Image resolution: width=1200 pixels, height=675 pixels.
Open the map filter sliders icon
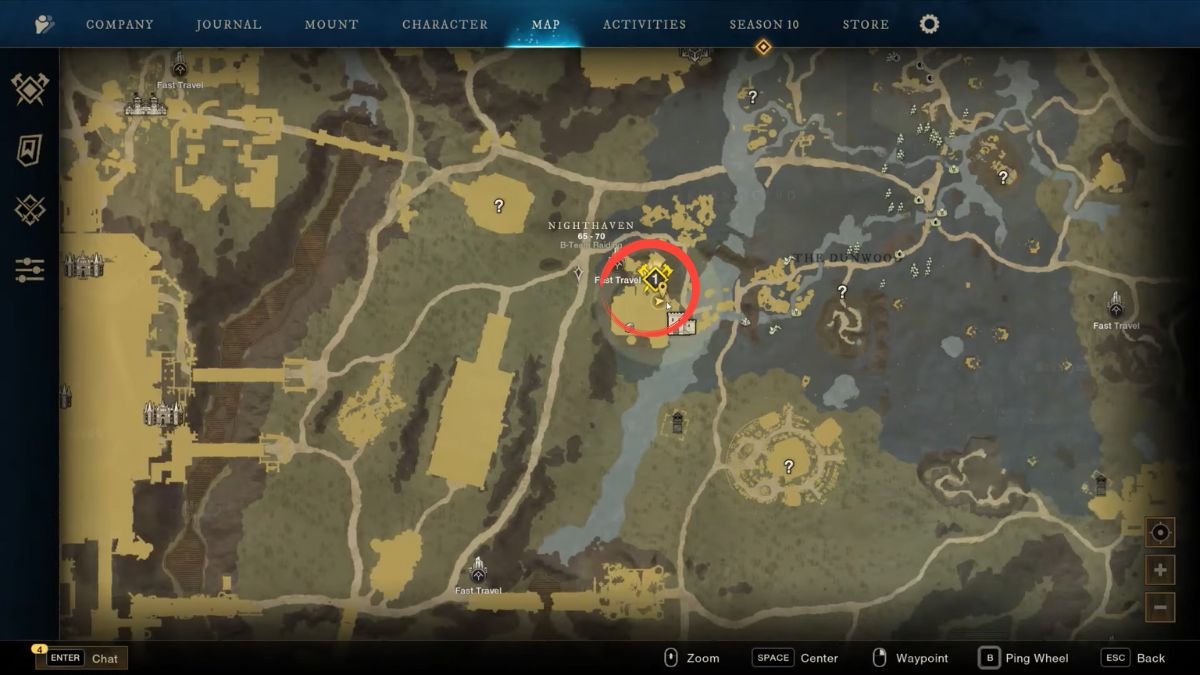[x=30, y=269]
